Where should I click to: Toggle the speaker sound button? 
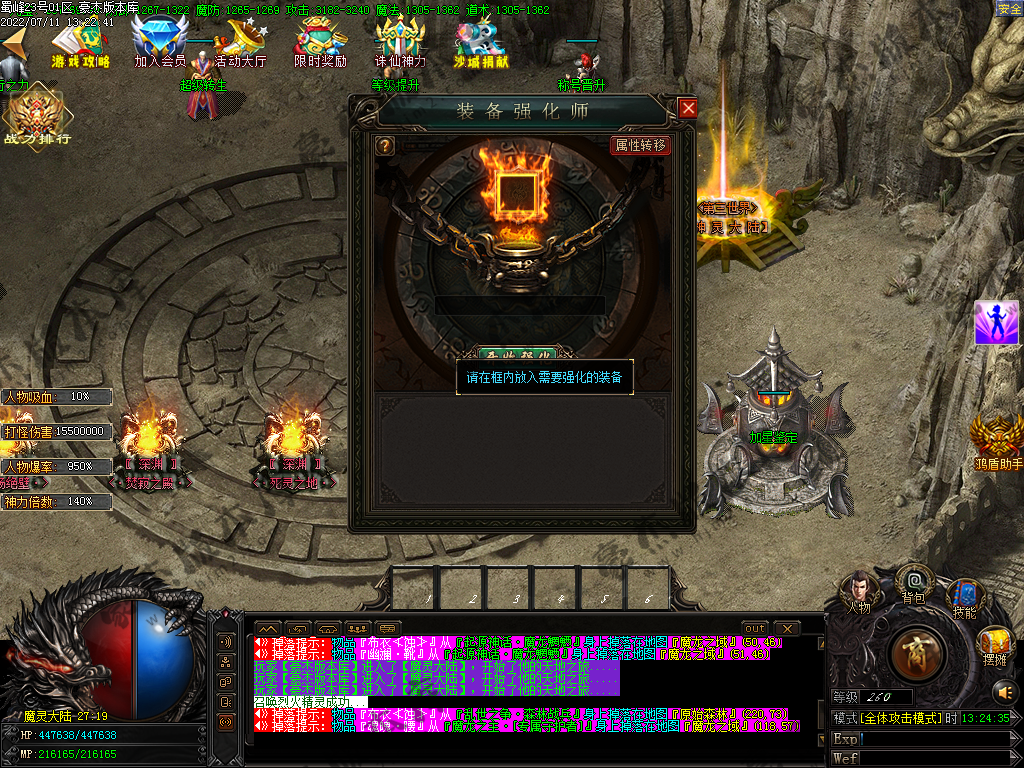pyautogui.click(x=1003, y=691)
